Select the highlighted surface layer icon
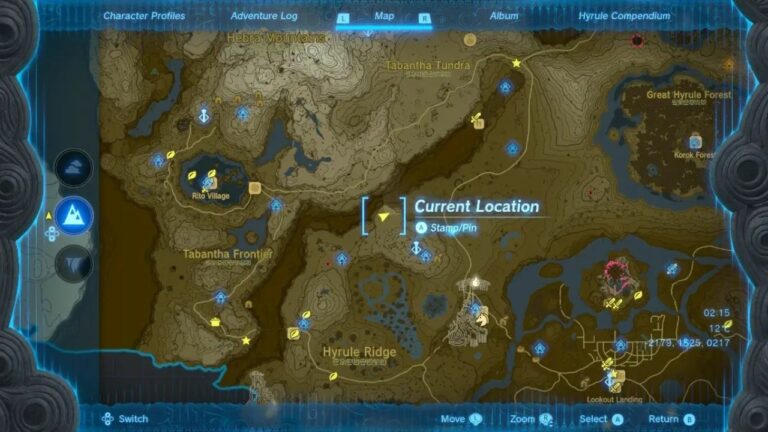 [x=73, y=214]
